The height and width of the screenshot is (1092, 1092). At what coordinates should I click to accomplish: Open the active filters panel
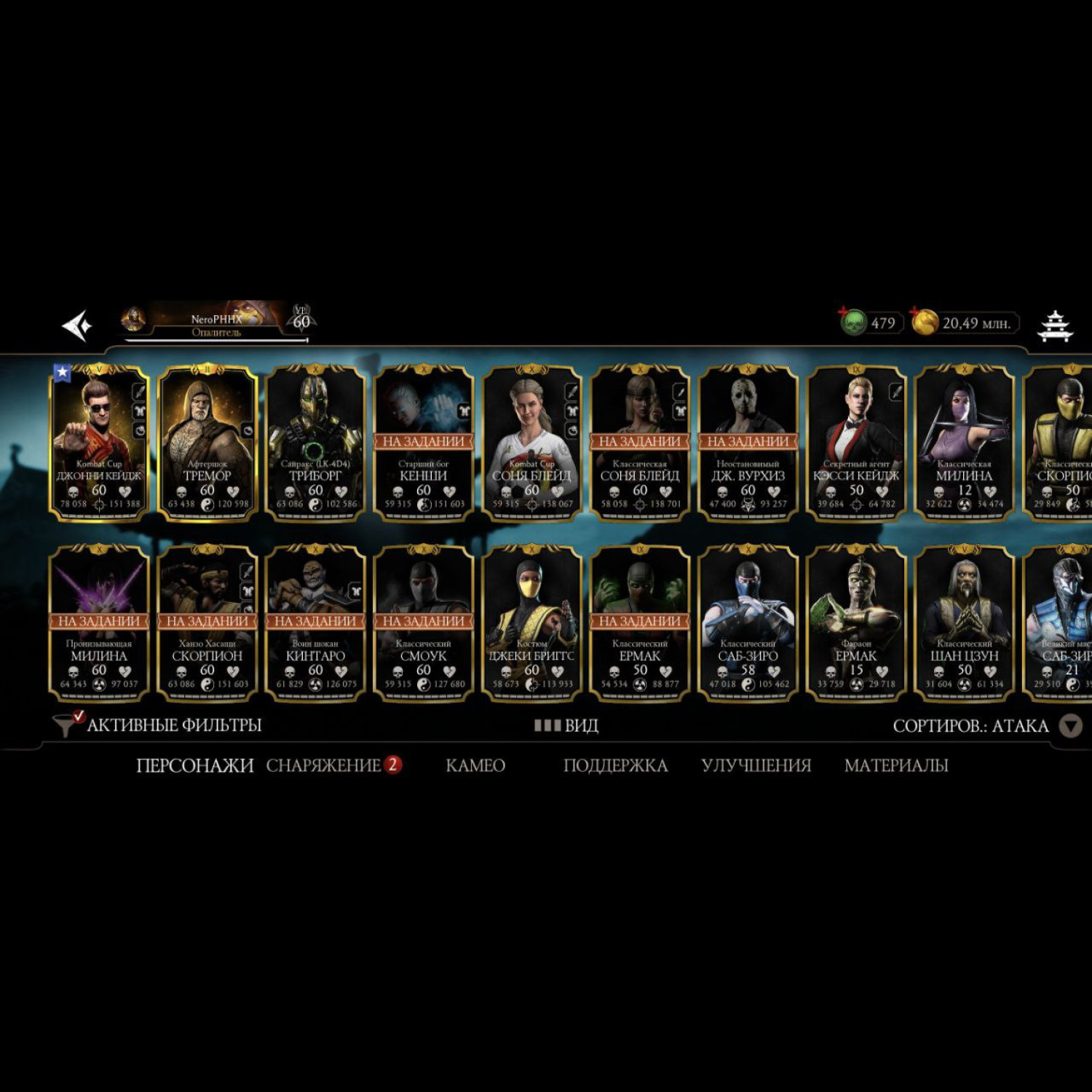(x=158, y=725)
